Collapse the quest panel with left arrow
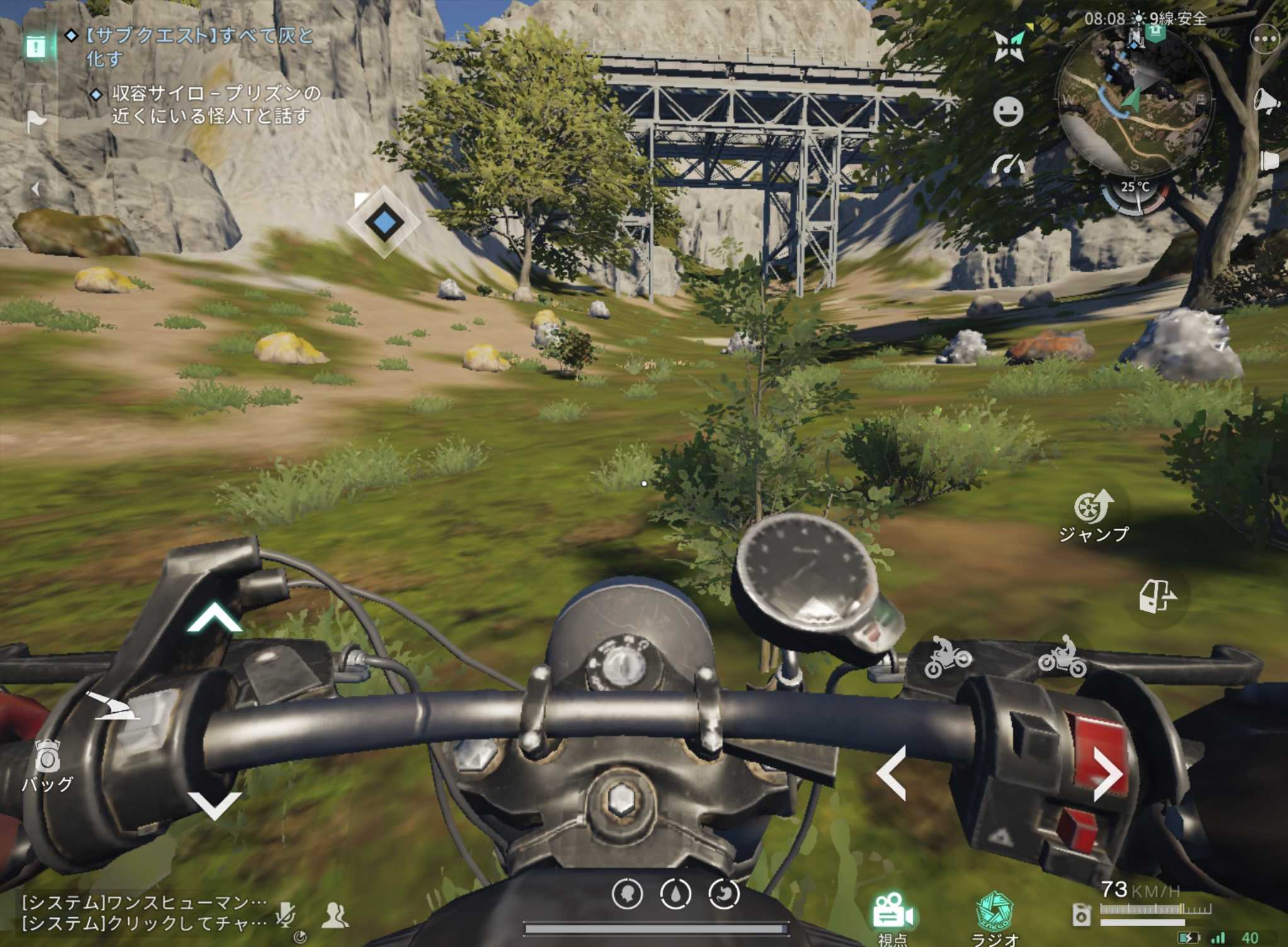This screenshot has width=1288, height=947. coord(36,188)
